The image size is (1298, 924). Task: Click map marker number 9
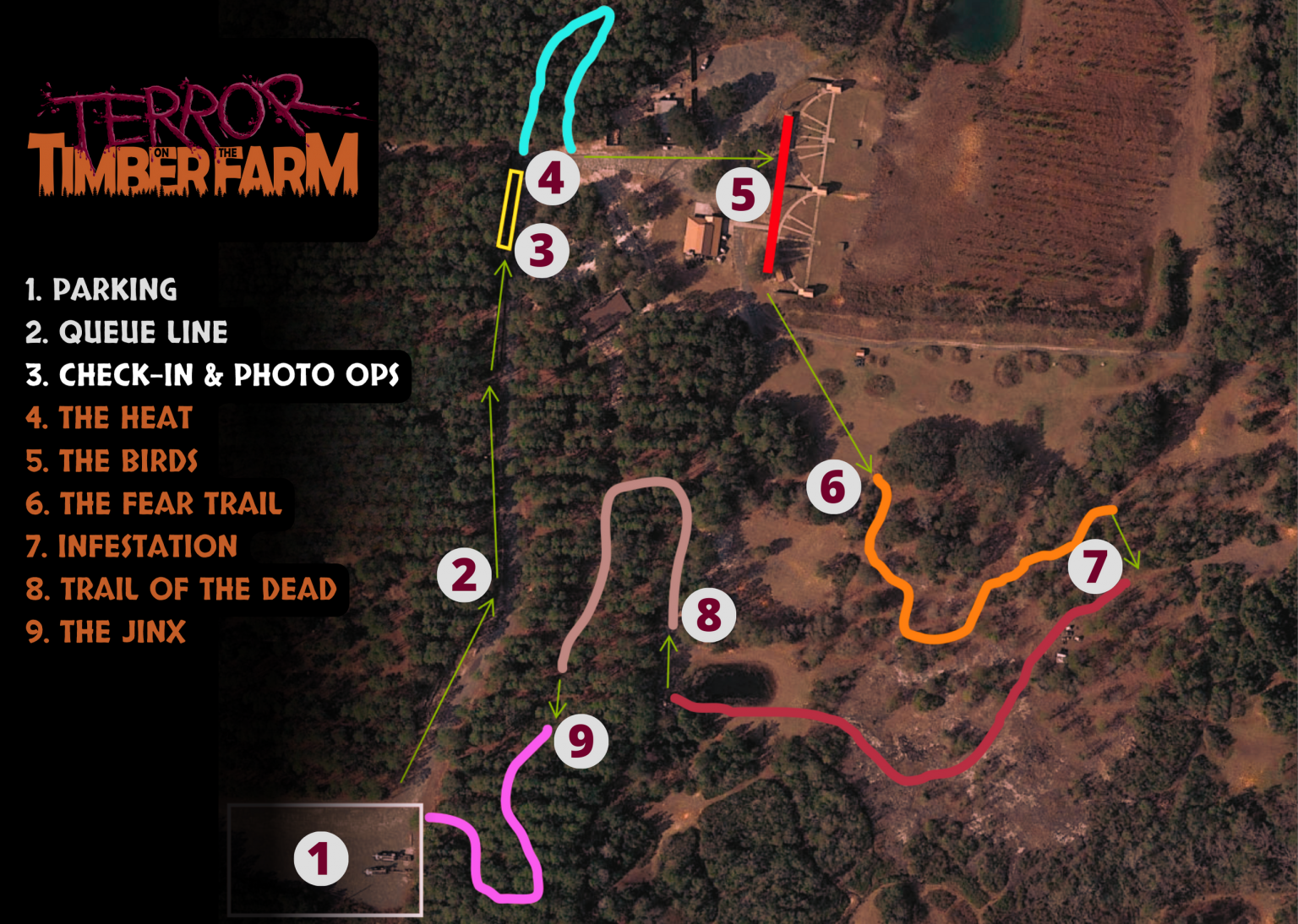581,741
